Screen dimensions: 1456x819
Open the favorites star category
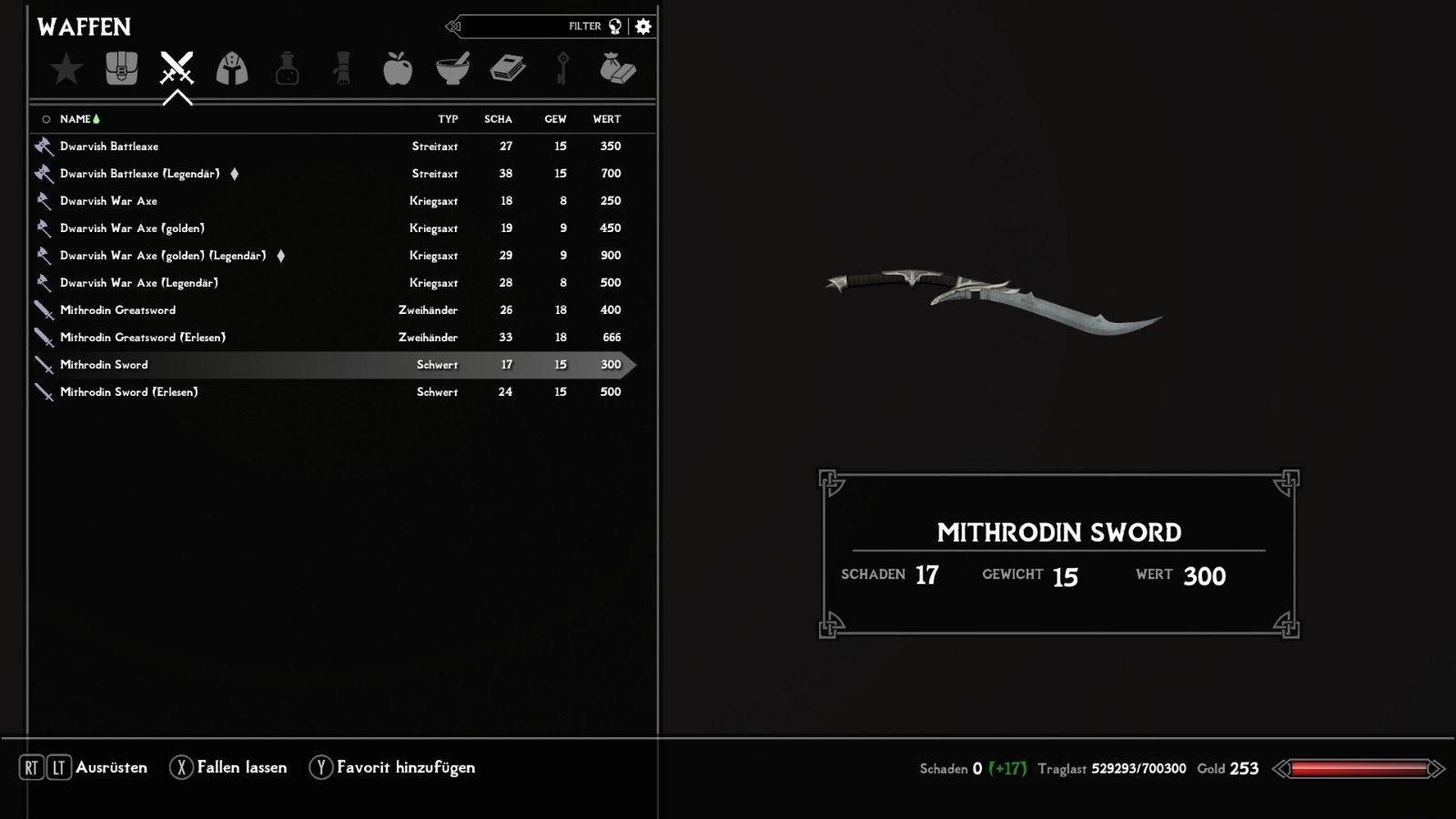[66, 69]
